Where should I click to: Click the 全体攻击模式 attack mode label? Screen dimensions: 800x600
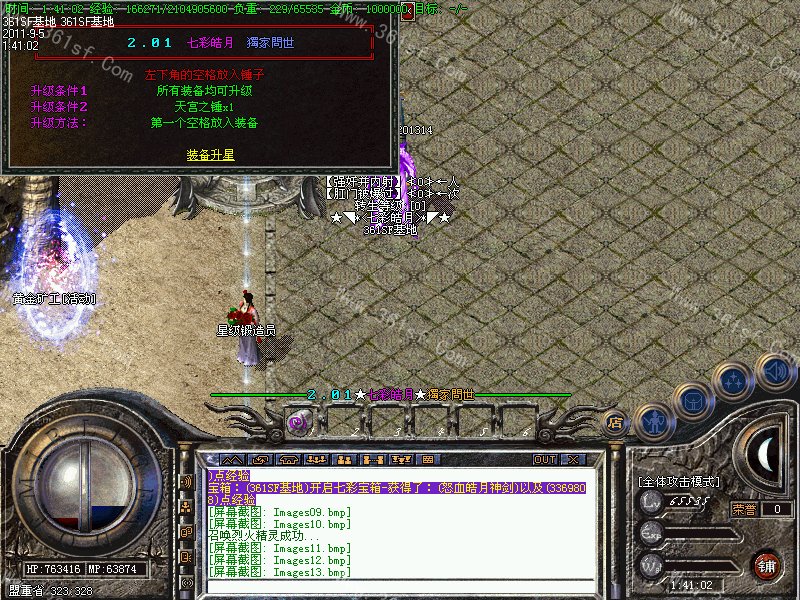point(678,482)
